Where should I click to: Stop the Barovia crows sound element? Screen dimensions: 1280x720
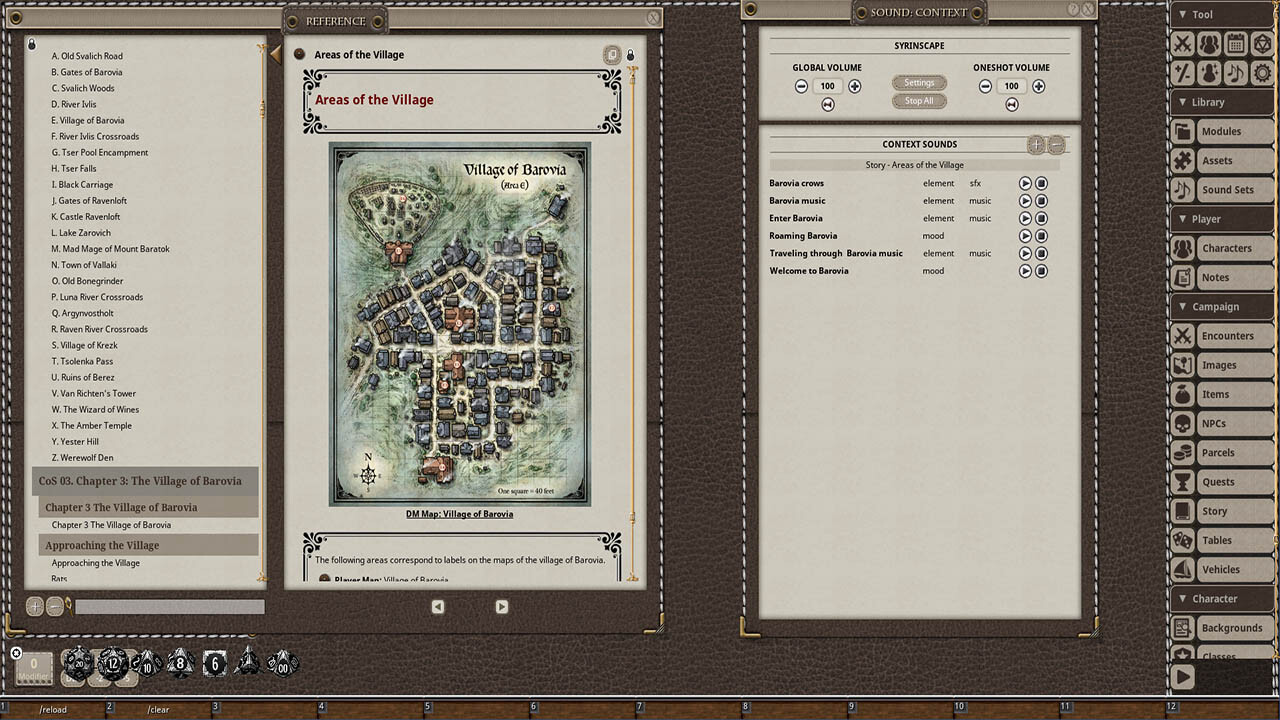click(1041, 183)
